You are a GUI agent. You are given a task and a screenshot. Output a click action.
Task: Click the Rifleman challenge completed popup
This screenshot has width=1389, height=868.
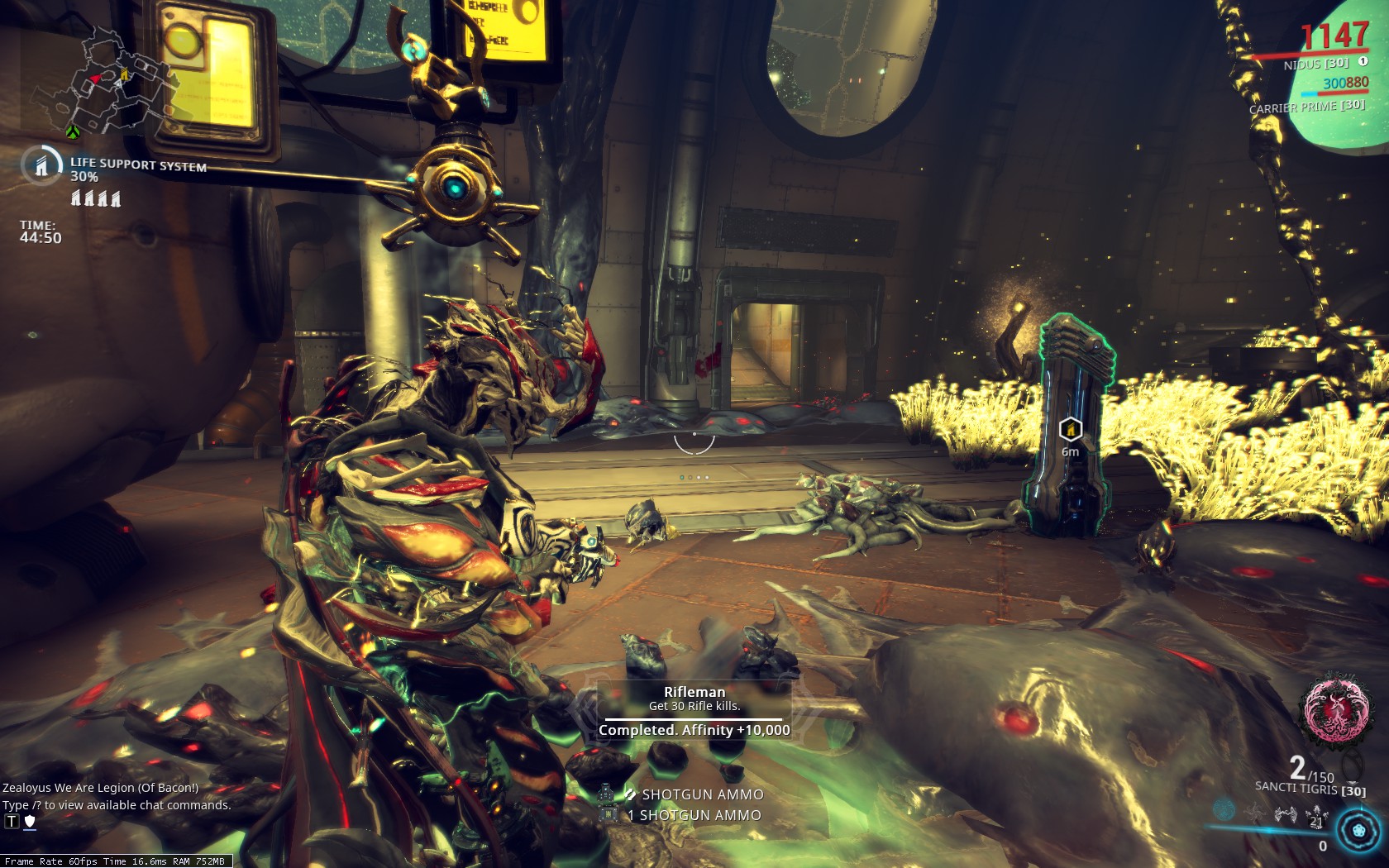pos(694,711)
